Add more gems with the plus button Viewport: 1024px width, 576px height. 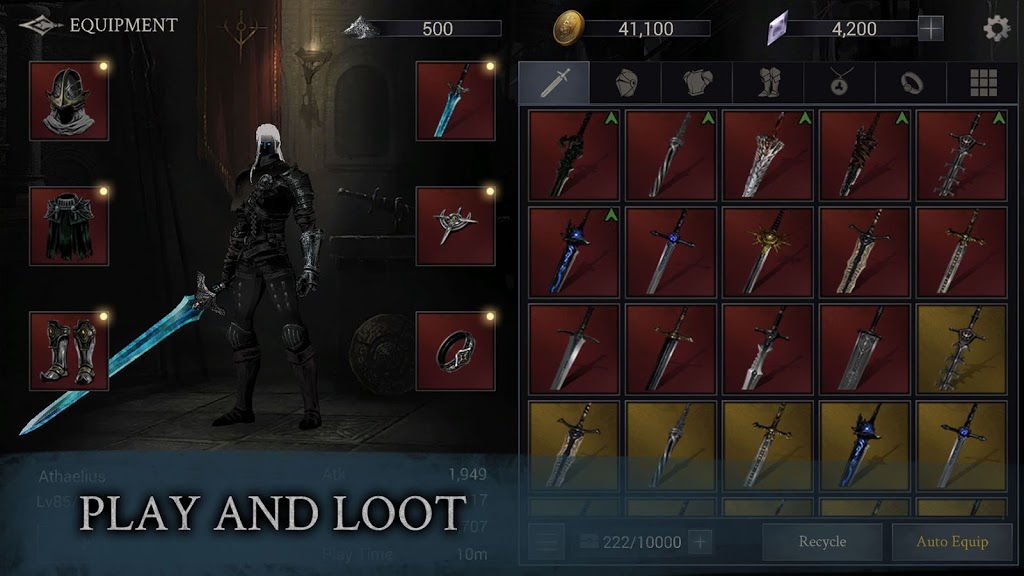(x=931, y=29)
